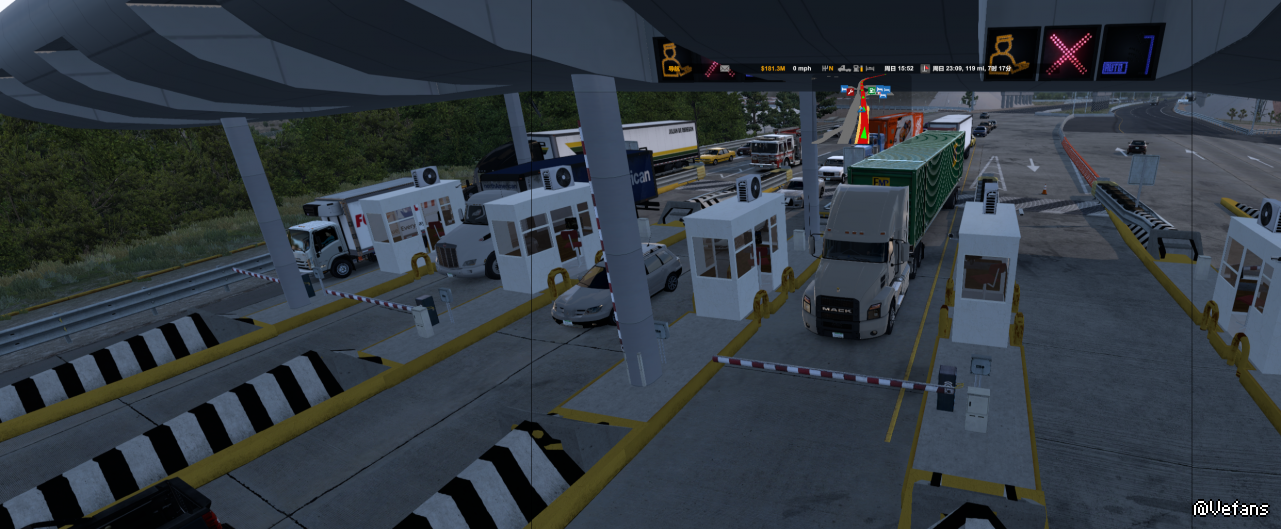Open the navigation tab icon
The image size is (1281, 529).
[674, 68]
